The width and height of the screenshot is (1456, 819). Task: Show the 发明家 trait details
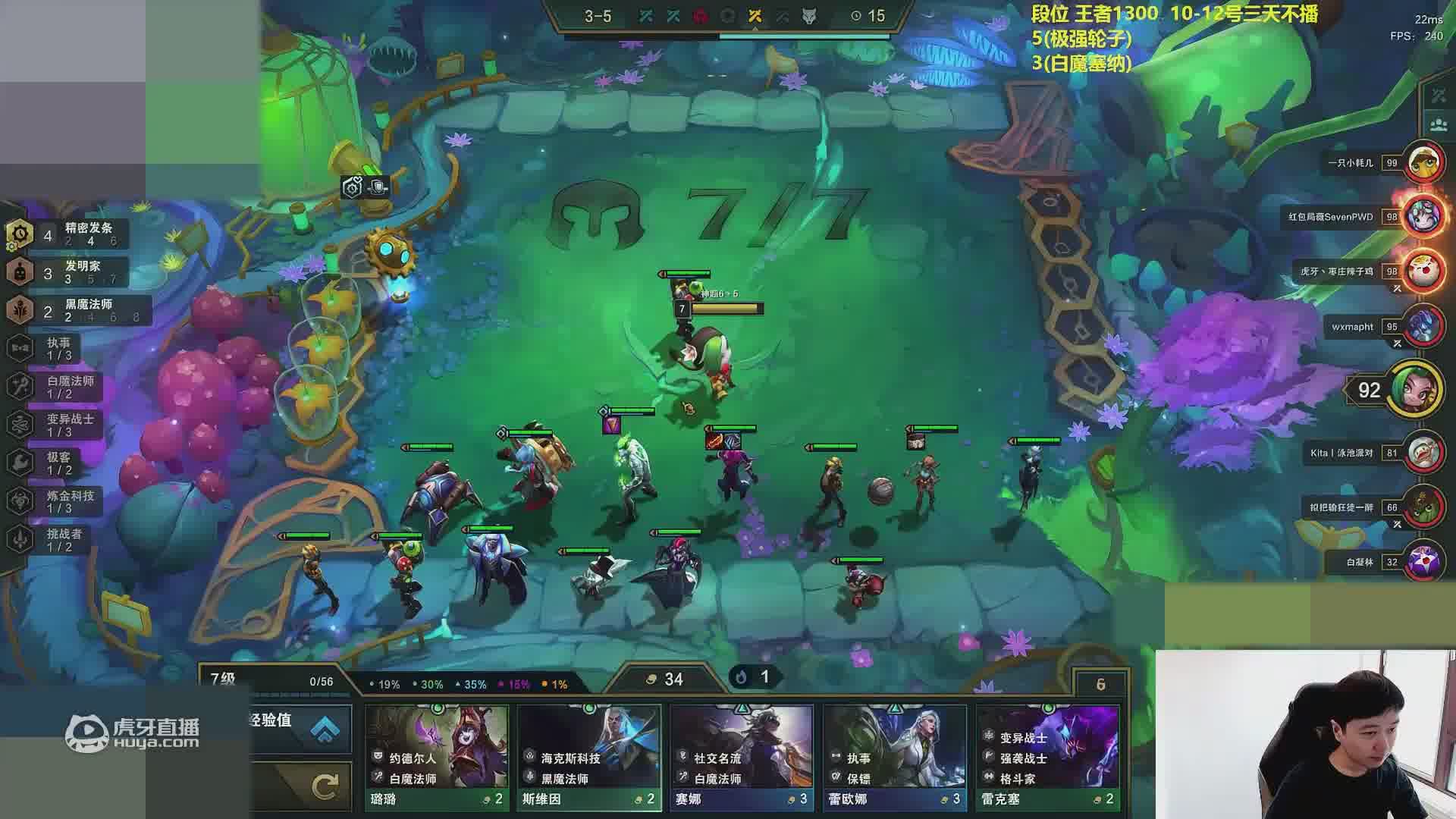[68, 272]
